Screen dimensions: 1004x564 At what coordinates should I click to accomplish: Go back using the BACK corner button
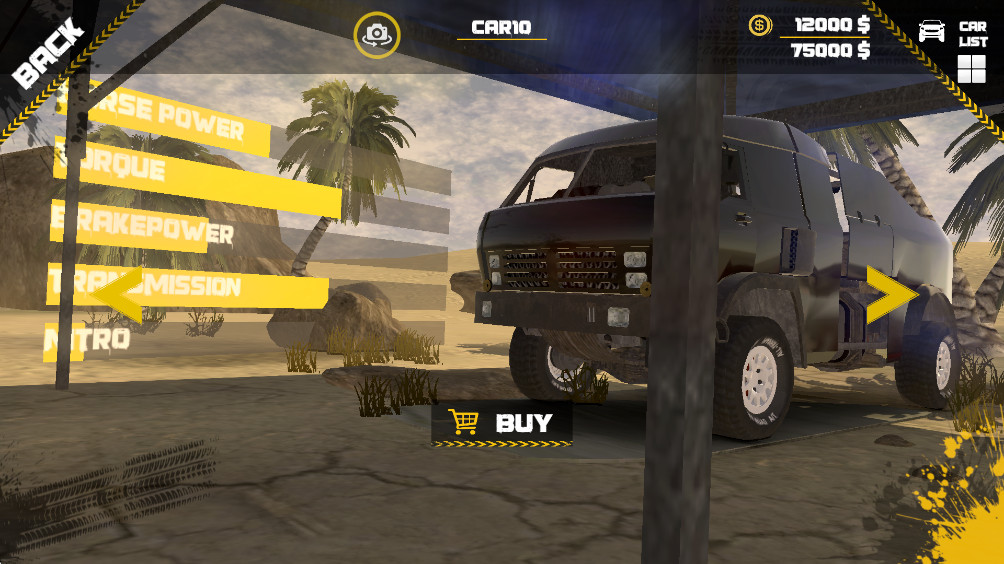coord(47,52)
